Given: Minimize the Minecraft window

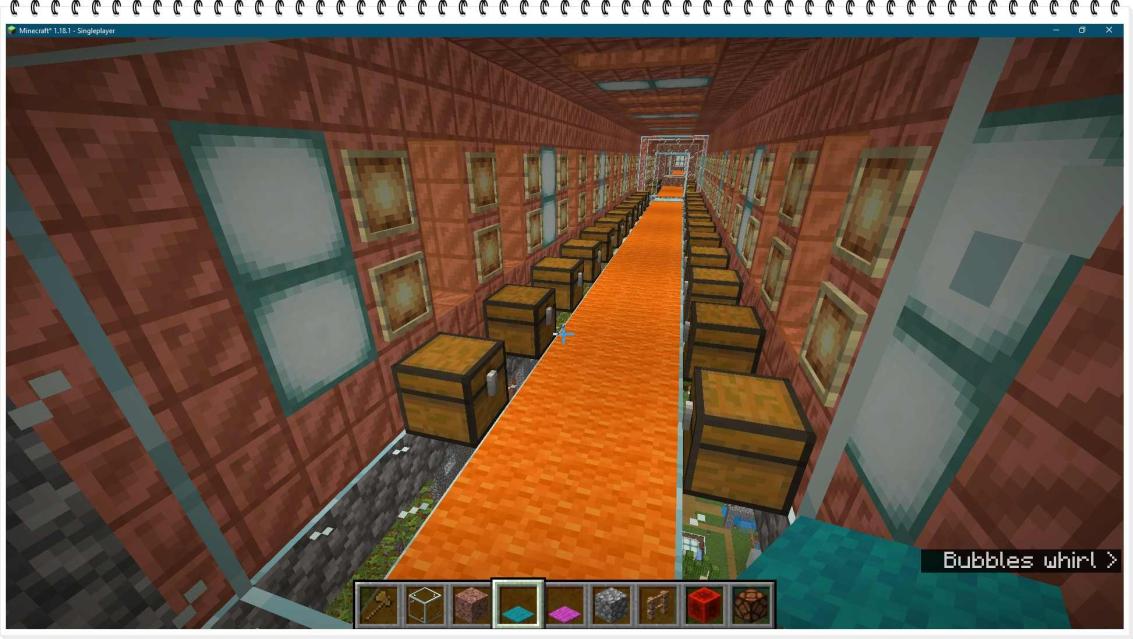Looking at the screenshot, I should point(1055,31).
